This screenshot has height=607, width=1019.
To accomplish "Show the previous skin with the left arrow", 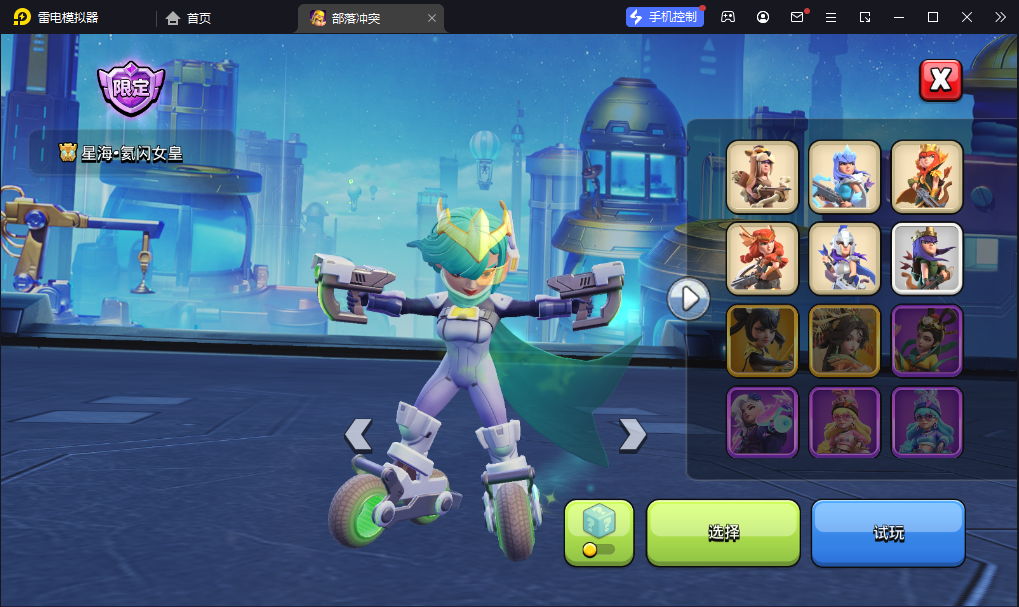I will [x=358, y=434].
